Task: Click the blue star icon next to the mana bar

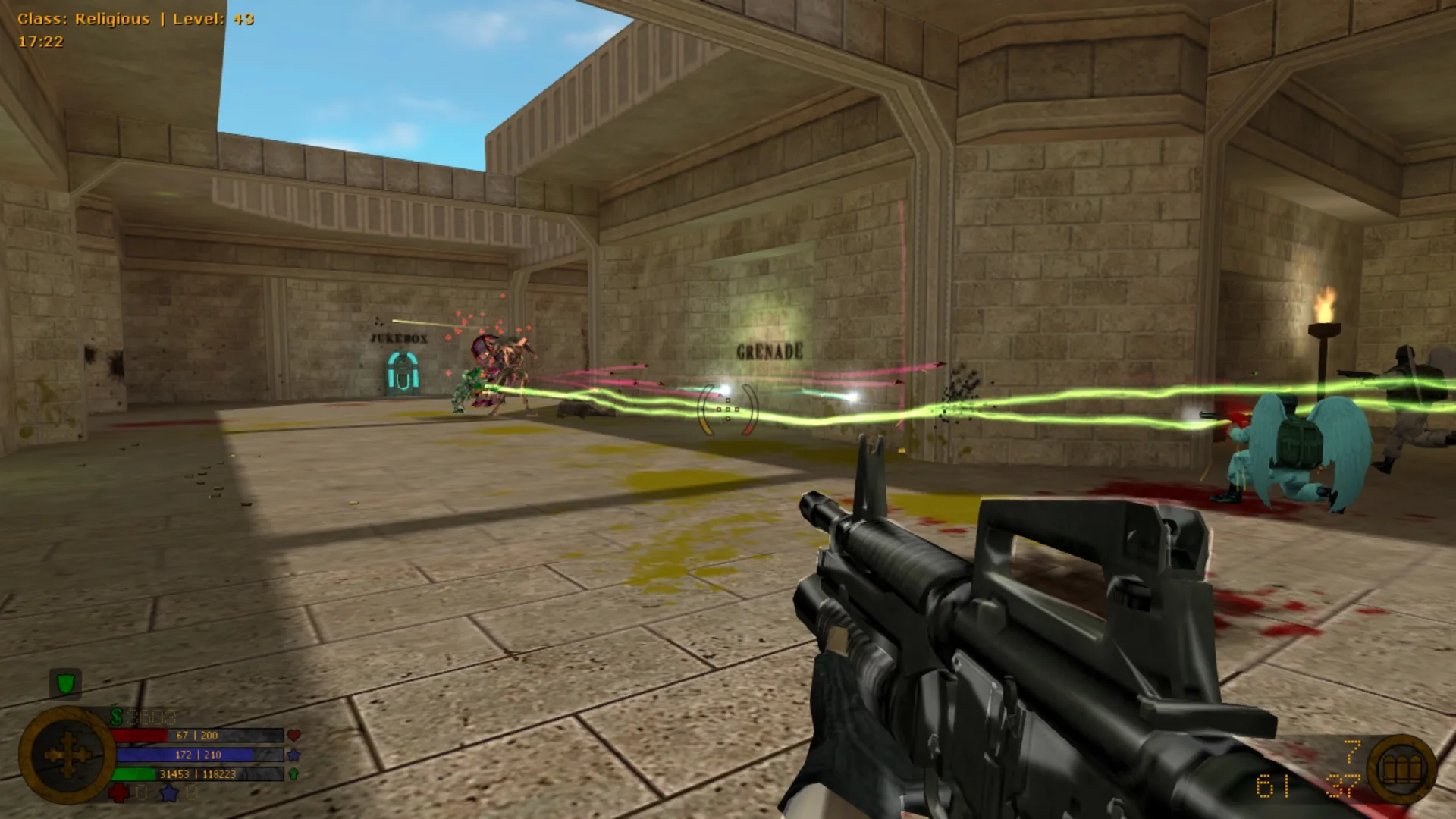Action: [x=293, y=756]
